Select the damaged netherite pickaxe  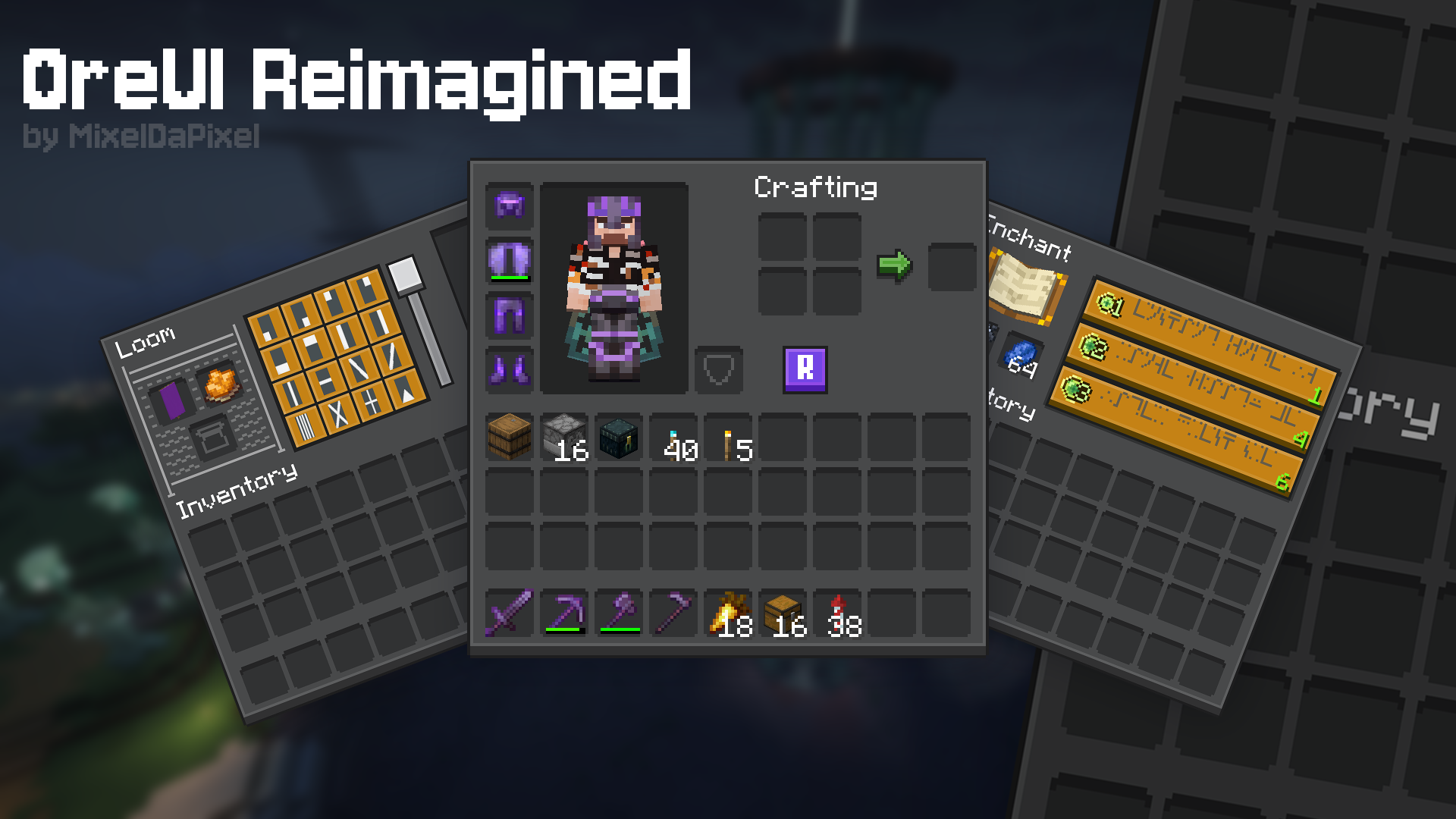[x=566, y=612]
